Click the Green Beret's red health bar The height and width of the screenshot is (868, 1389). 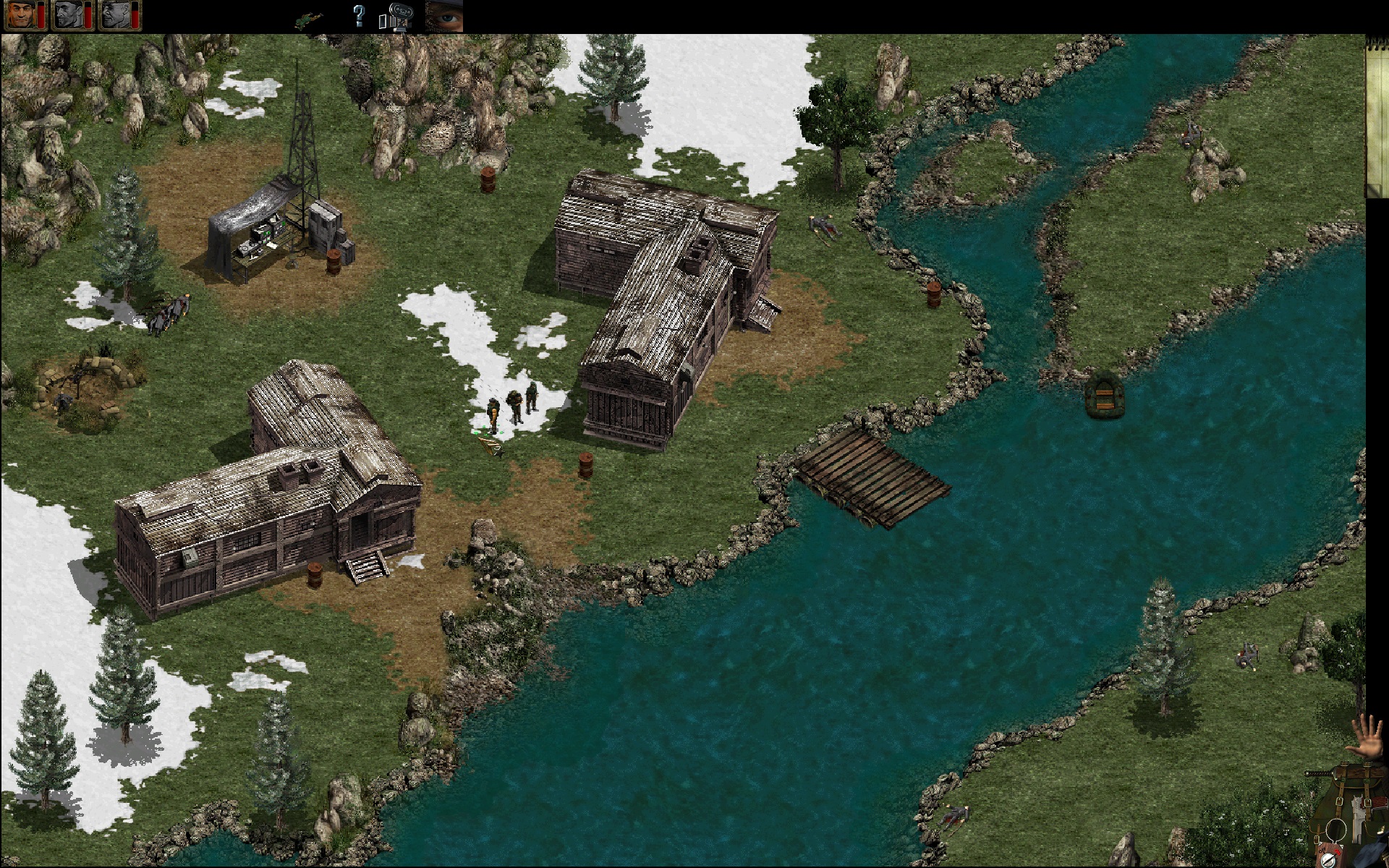click(41, 16)
